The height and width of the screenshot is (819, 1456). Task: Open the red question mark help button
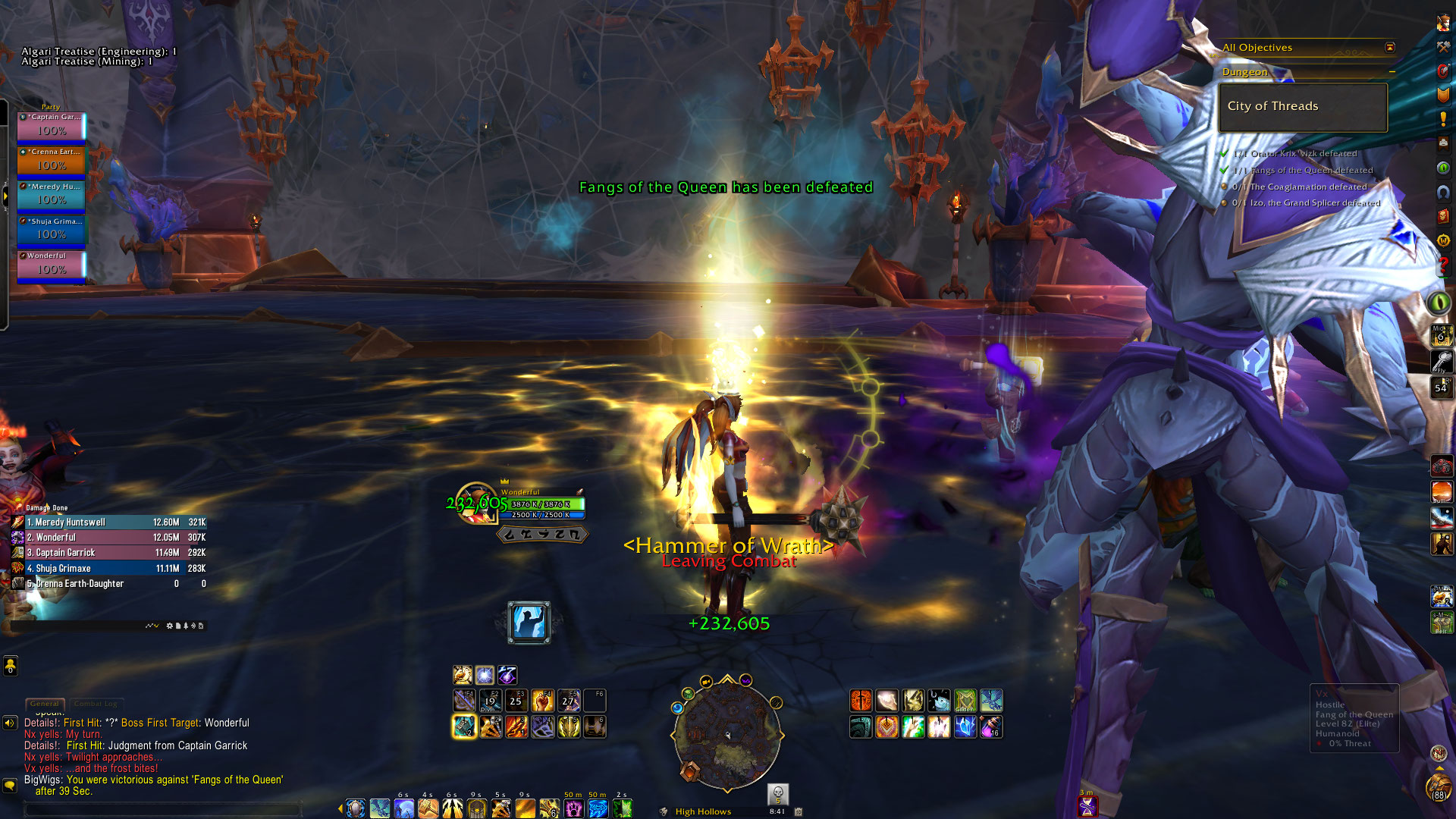[x=1442, y=266]
